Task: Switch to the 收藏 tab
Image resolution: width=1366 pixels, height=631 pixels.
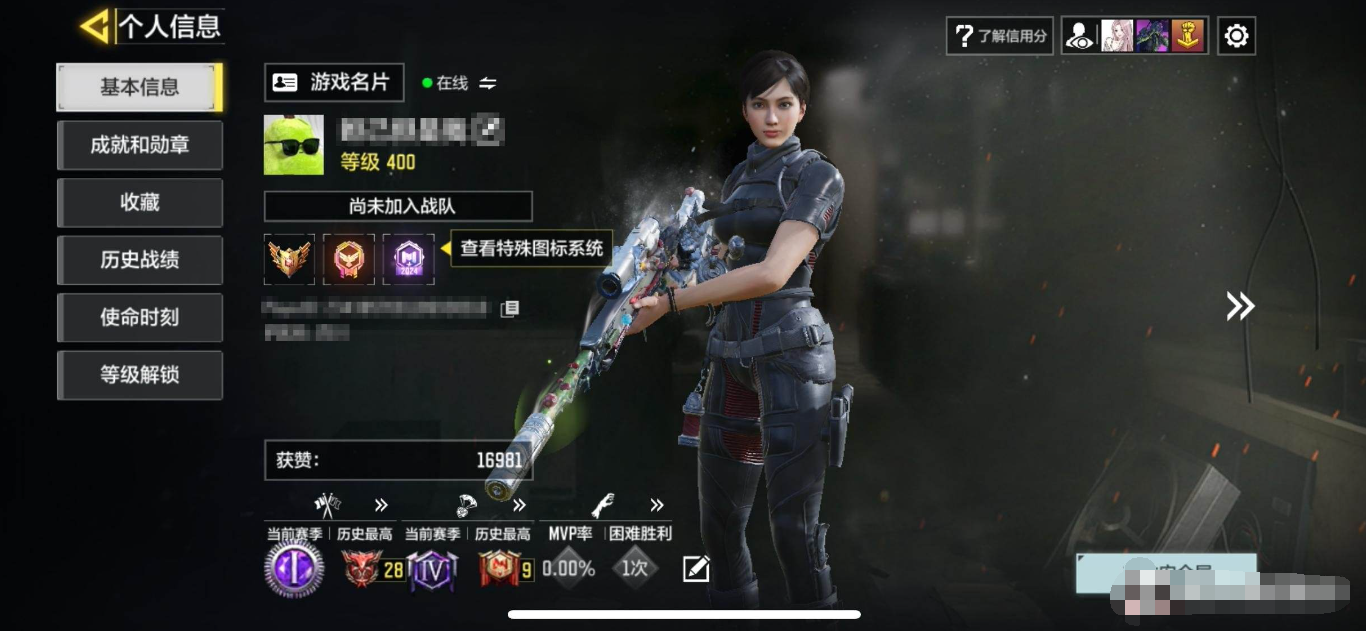Action: (x=139, y=203)
